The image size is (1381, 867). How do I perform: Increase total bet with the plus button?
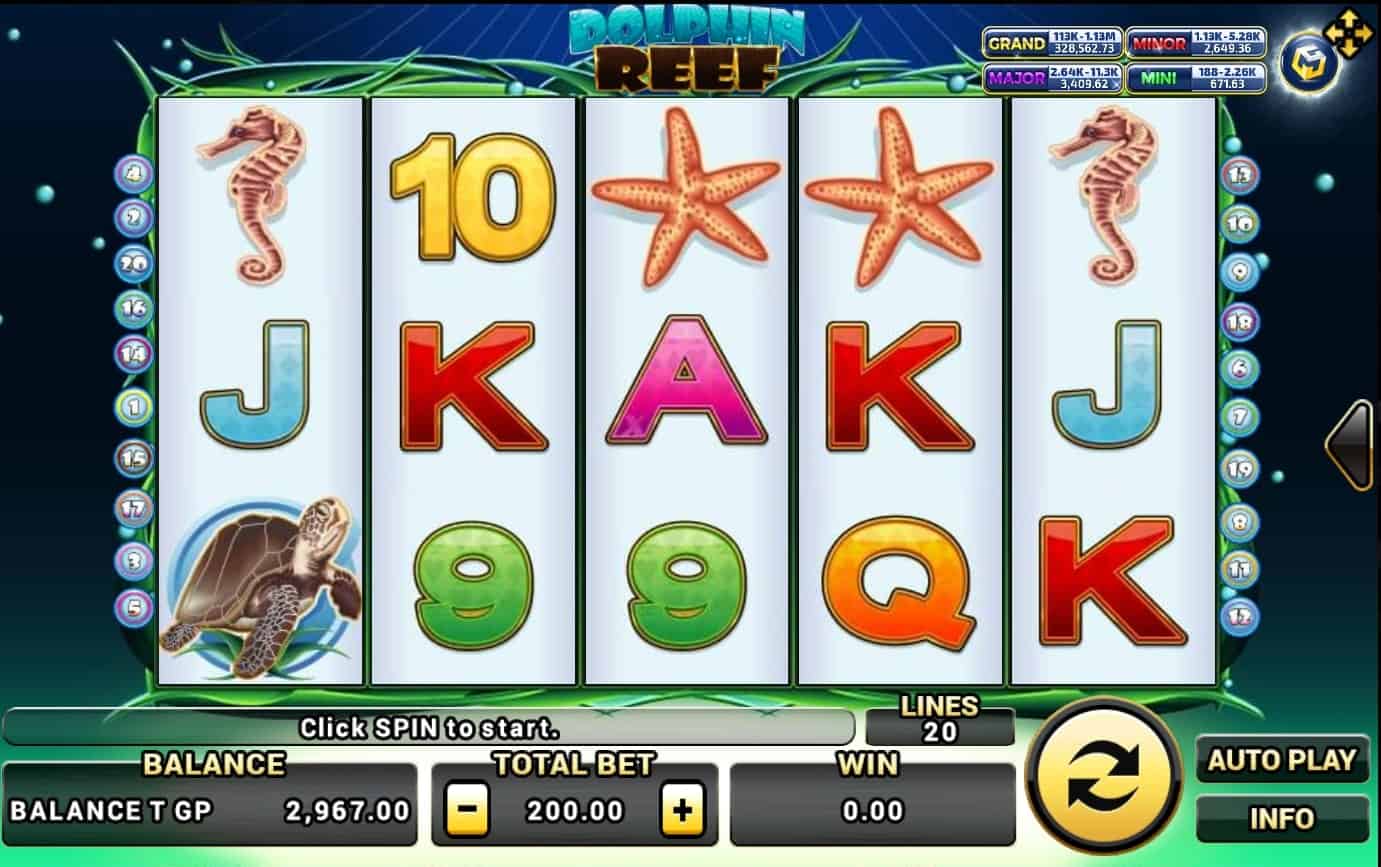pos(682,810)
